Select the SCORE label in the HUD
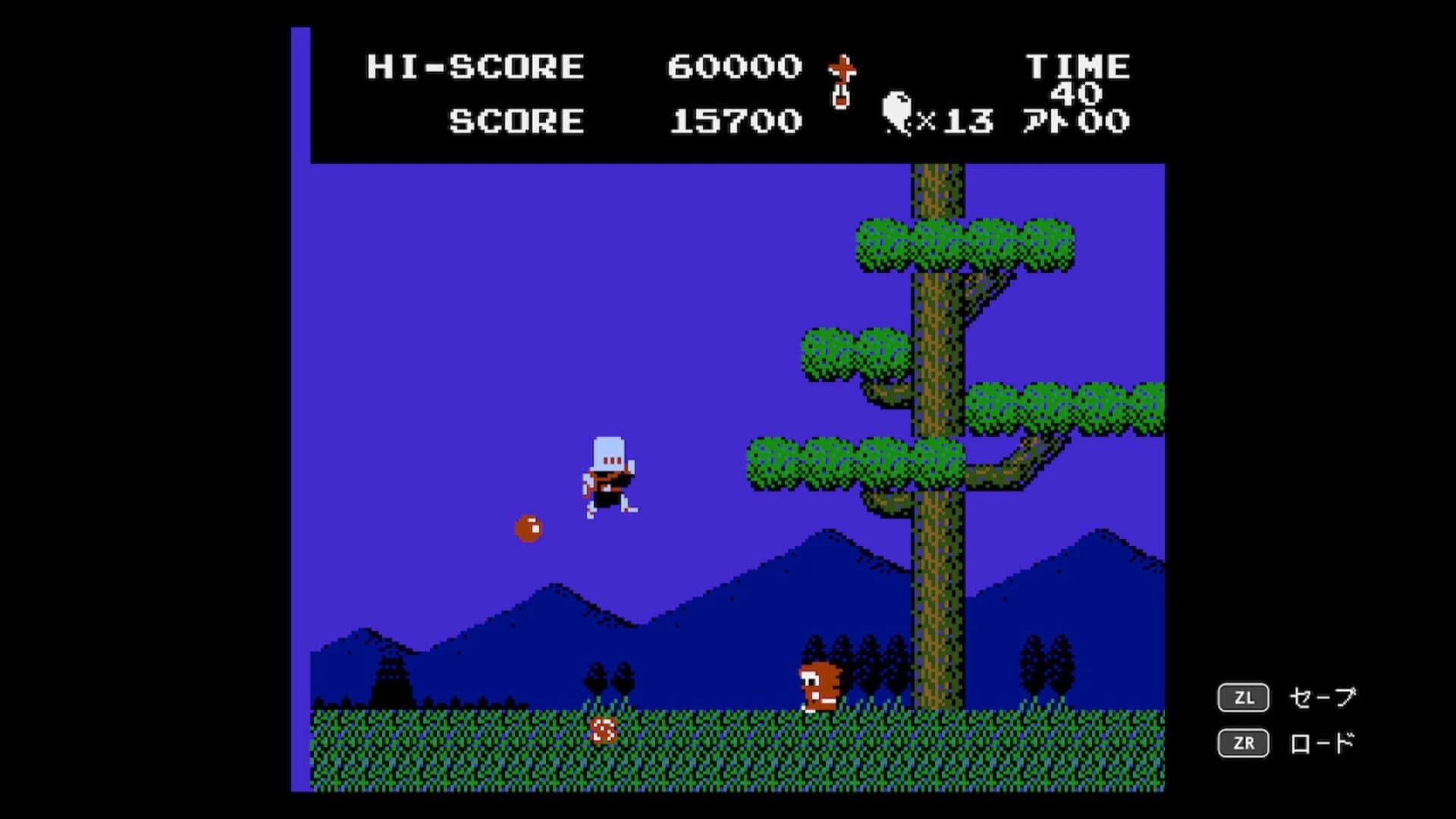1456x819 pixels. 516,120
